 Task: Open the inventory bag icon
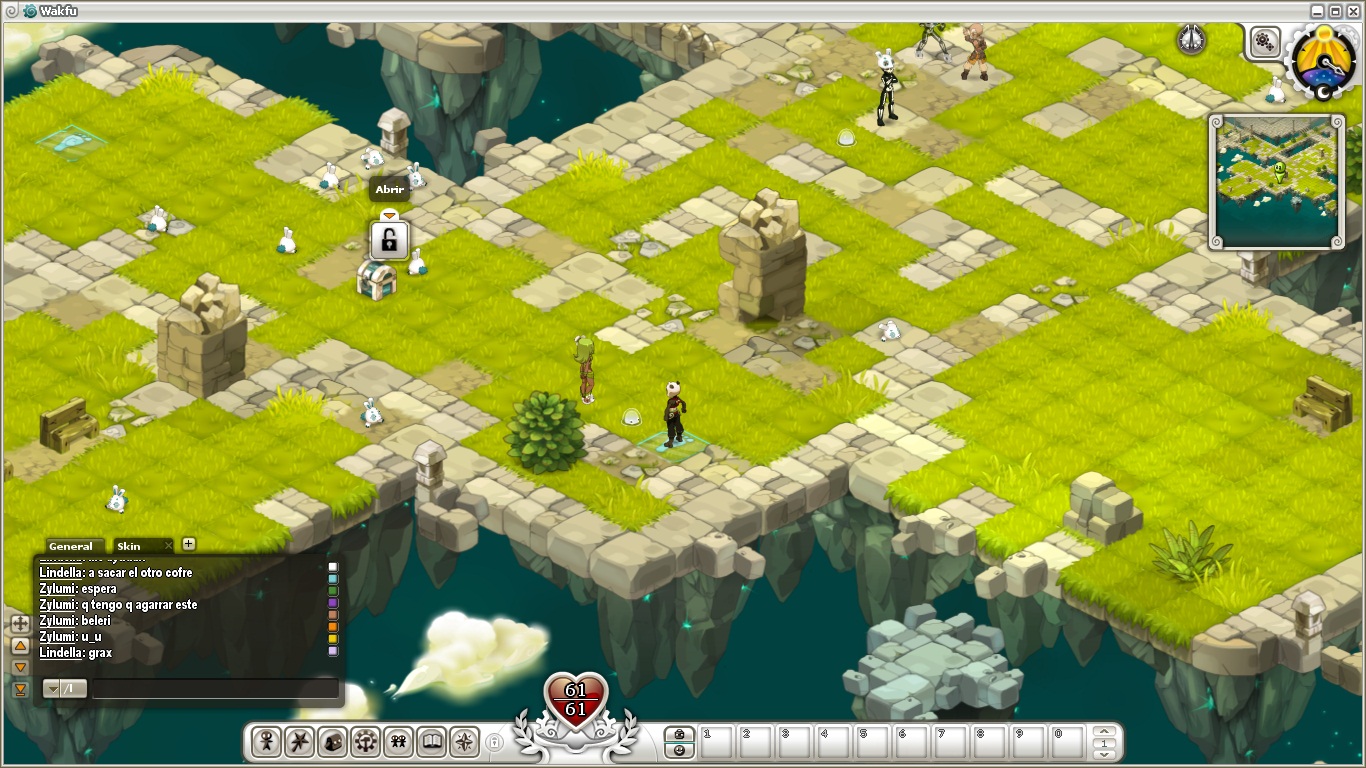tap(332, 742)
